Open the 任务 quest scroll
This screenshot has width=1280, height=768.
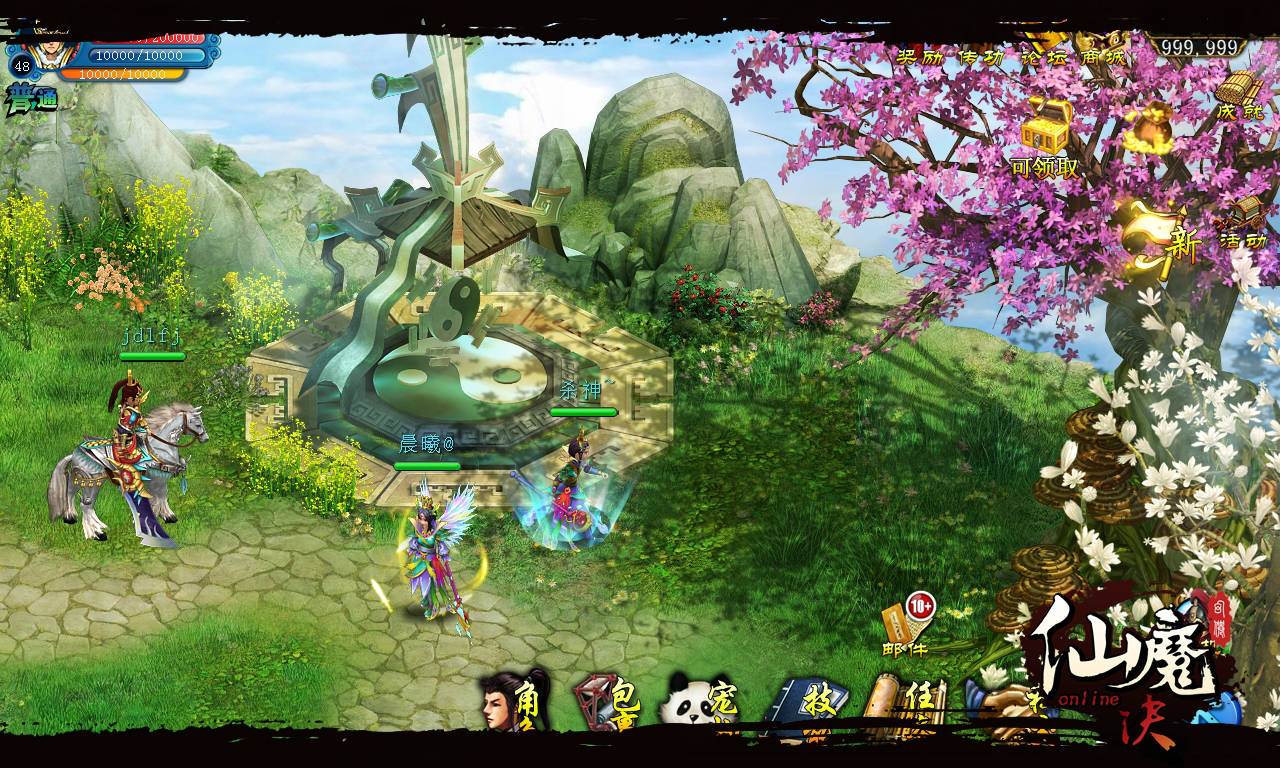pyautogui.click(x=898, y=704)
